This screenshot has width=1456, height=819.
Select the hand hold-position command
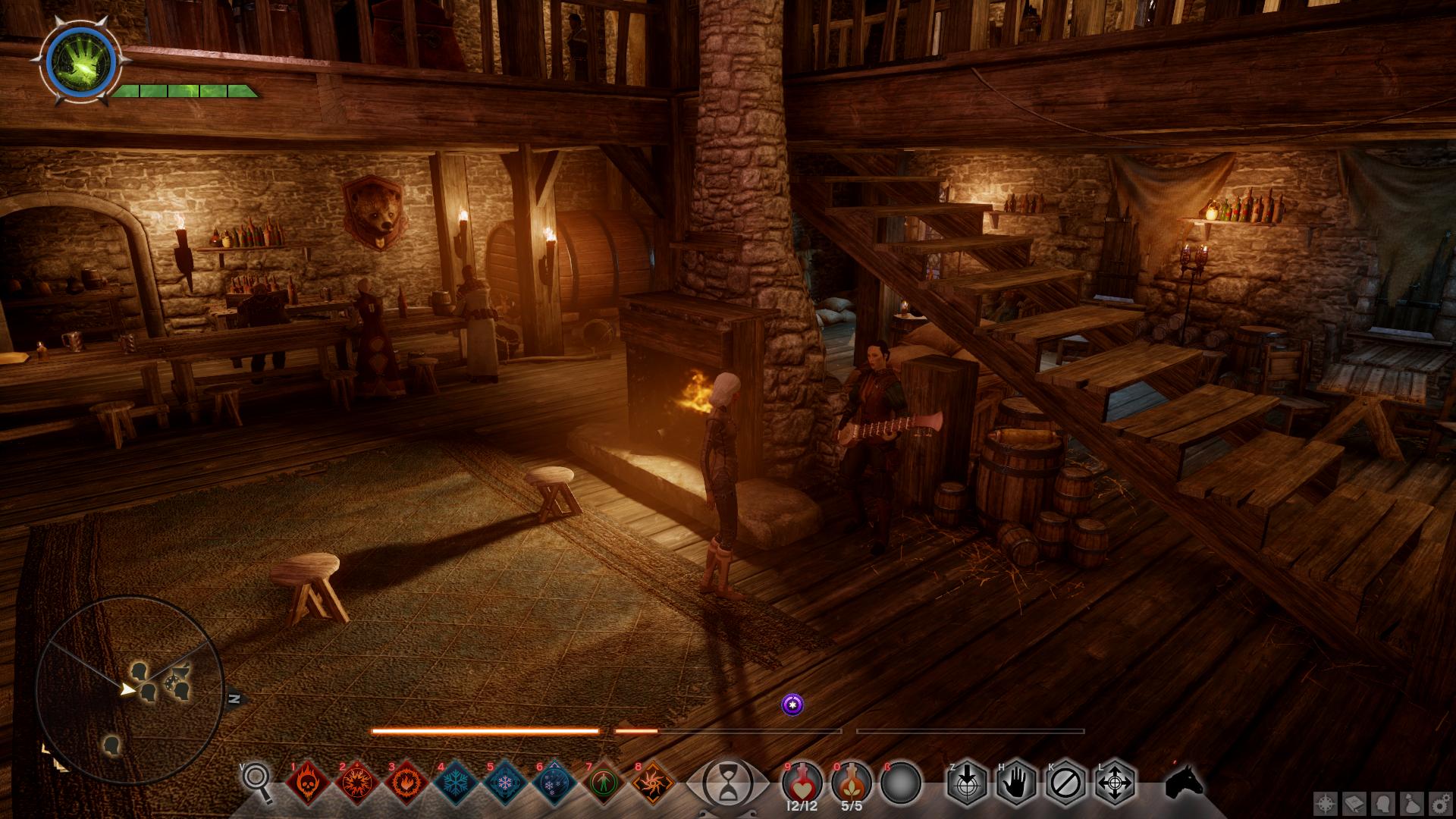[1016, 782]
